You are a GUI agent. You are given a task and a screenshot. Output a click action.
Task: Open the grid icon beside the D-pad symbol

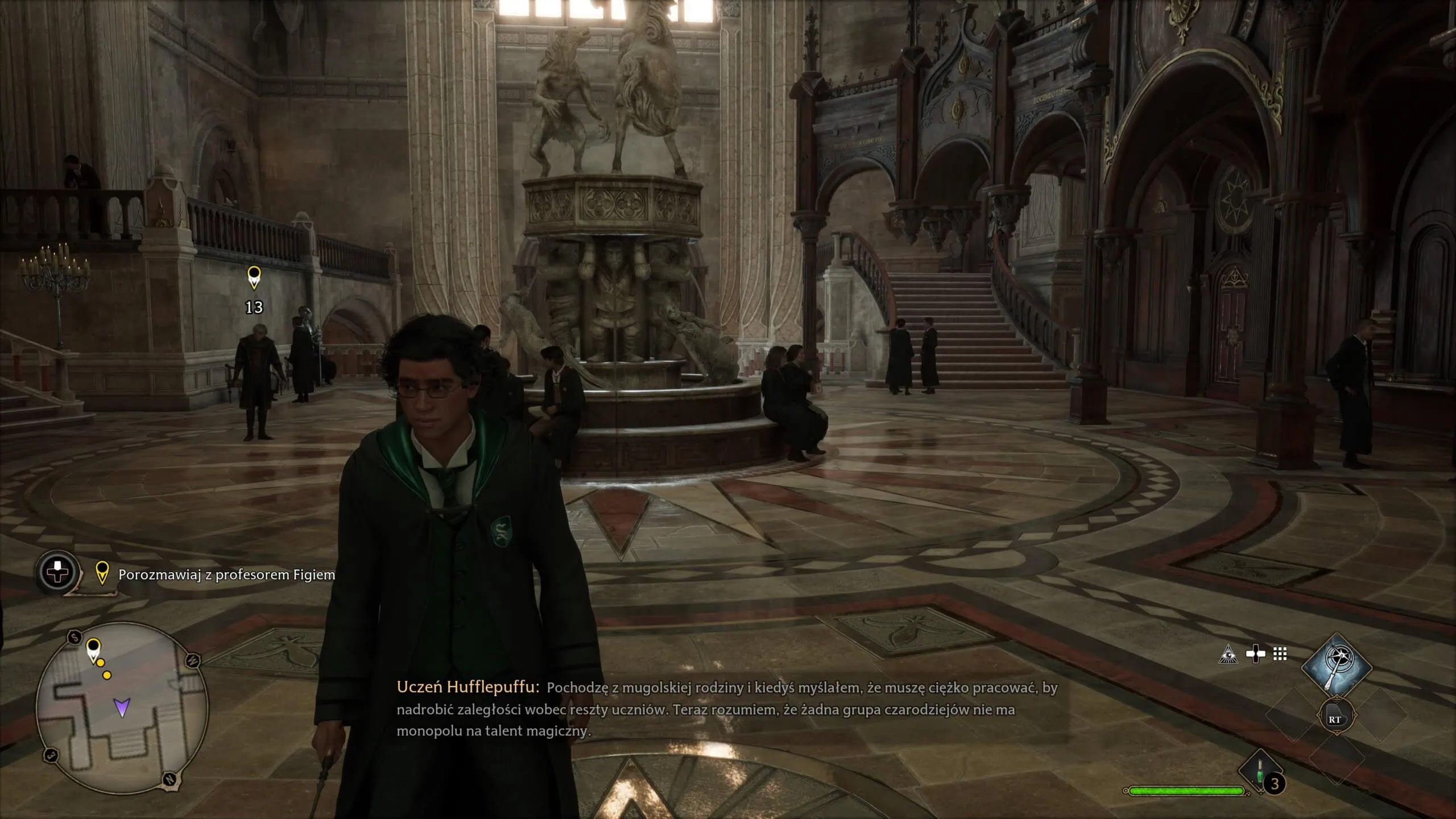[x=1280, y=653]
